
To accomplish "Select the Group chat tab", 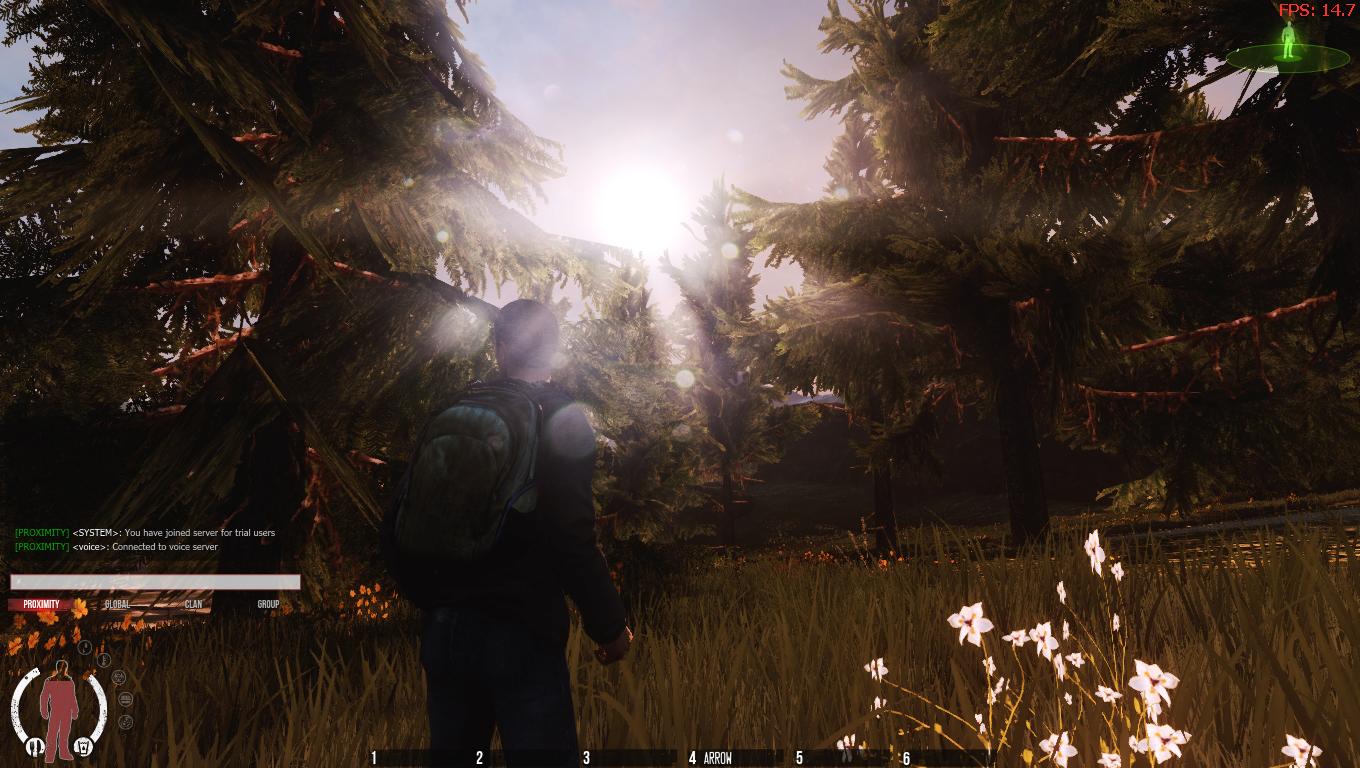I will pyautogui.click(x=268, y=605).
